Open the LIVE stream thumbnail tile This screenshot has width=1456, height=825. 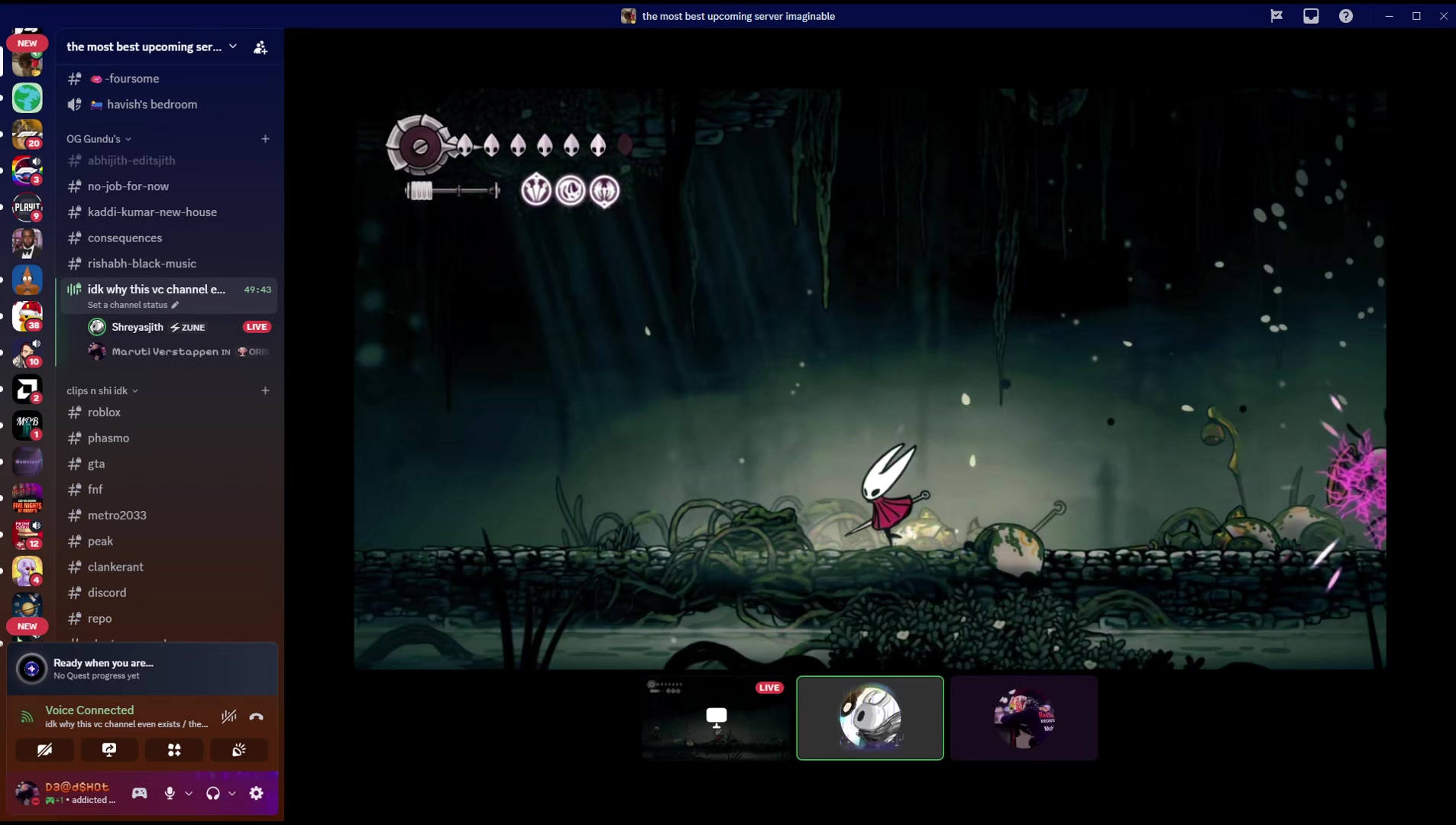tap(716, 718)
